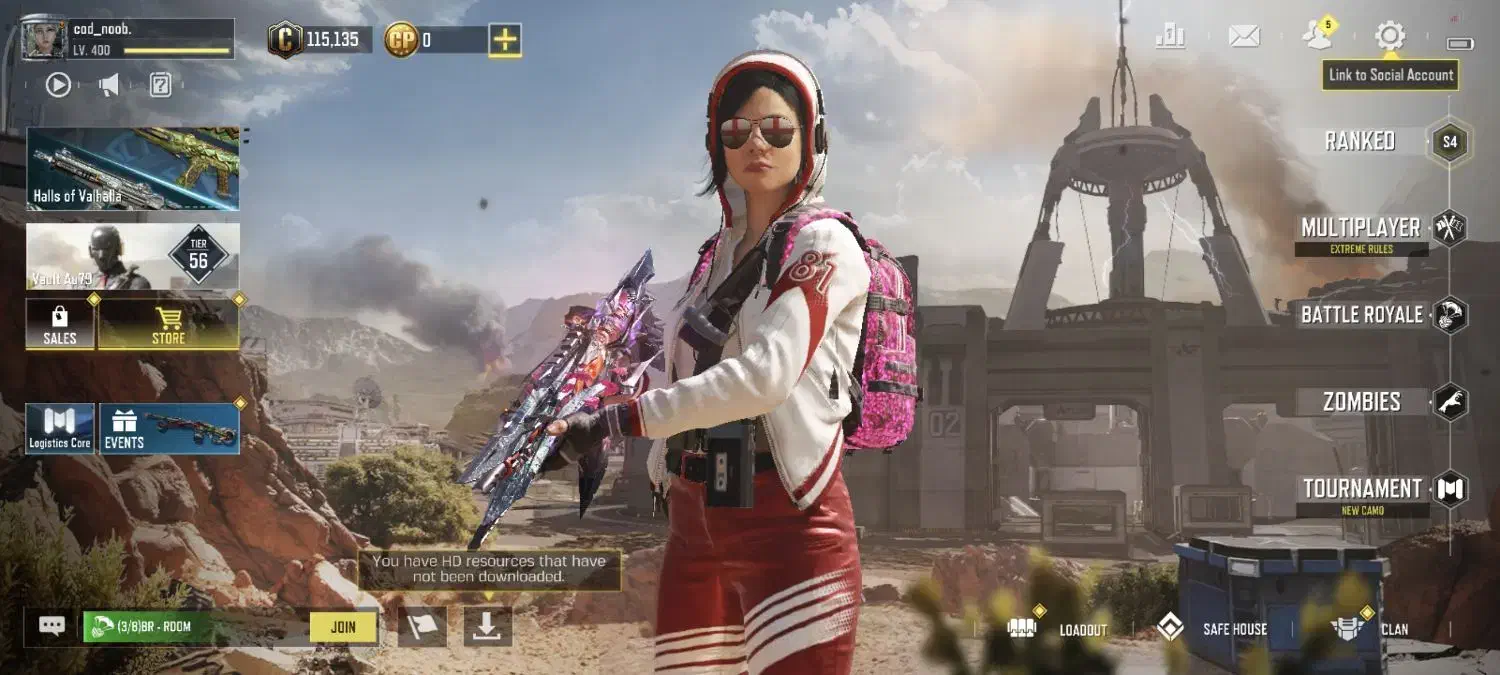Screen dimensions: 1500x675
Task: Open the Sales shop
Action: tap(60, 324)
